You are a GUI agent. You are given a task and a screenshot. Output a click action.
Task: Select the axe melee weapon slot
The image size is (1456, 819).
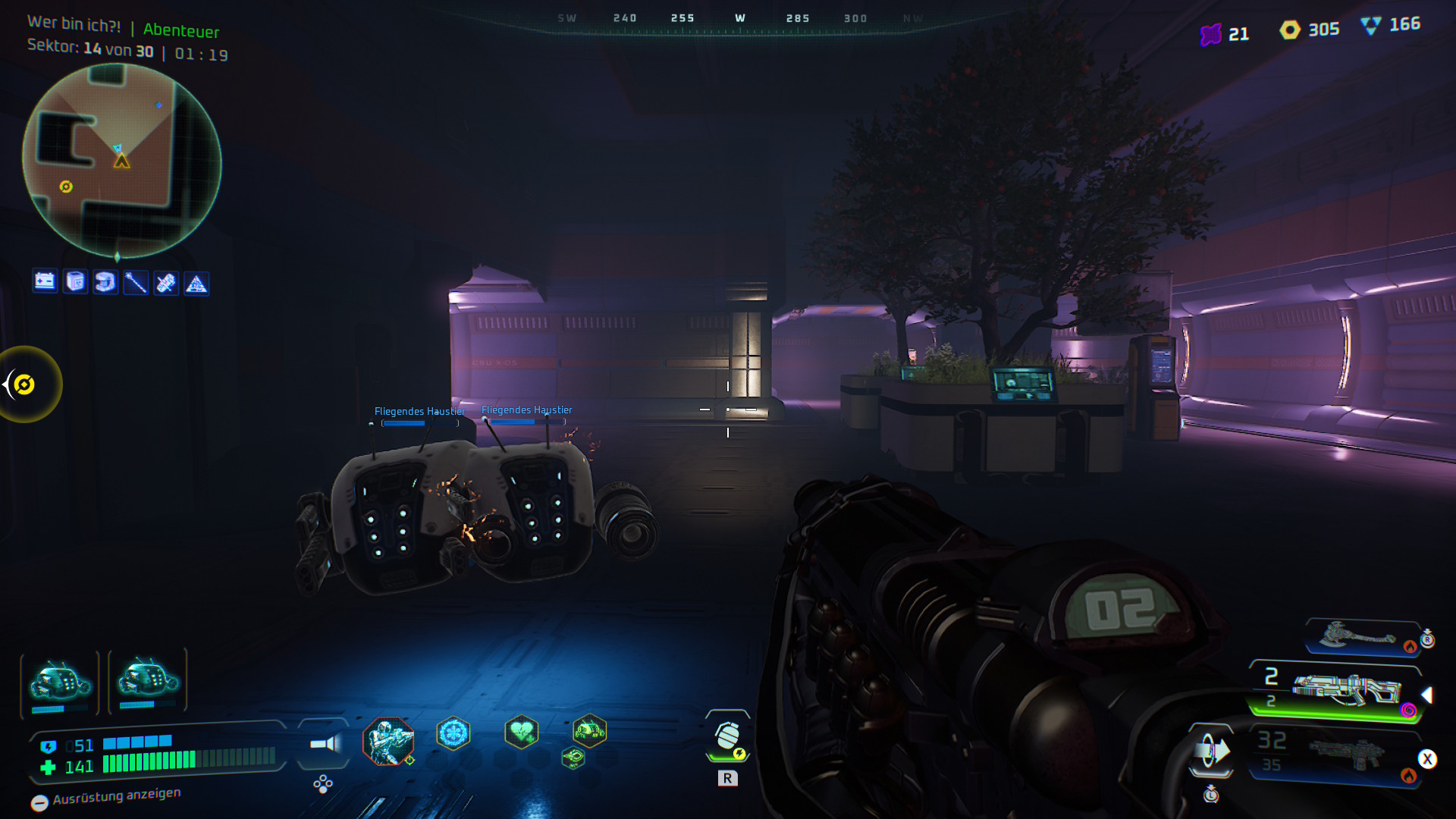click(1361, 637)
